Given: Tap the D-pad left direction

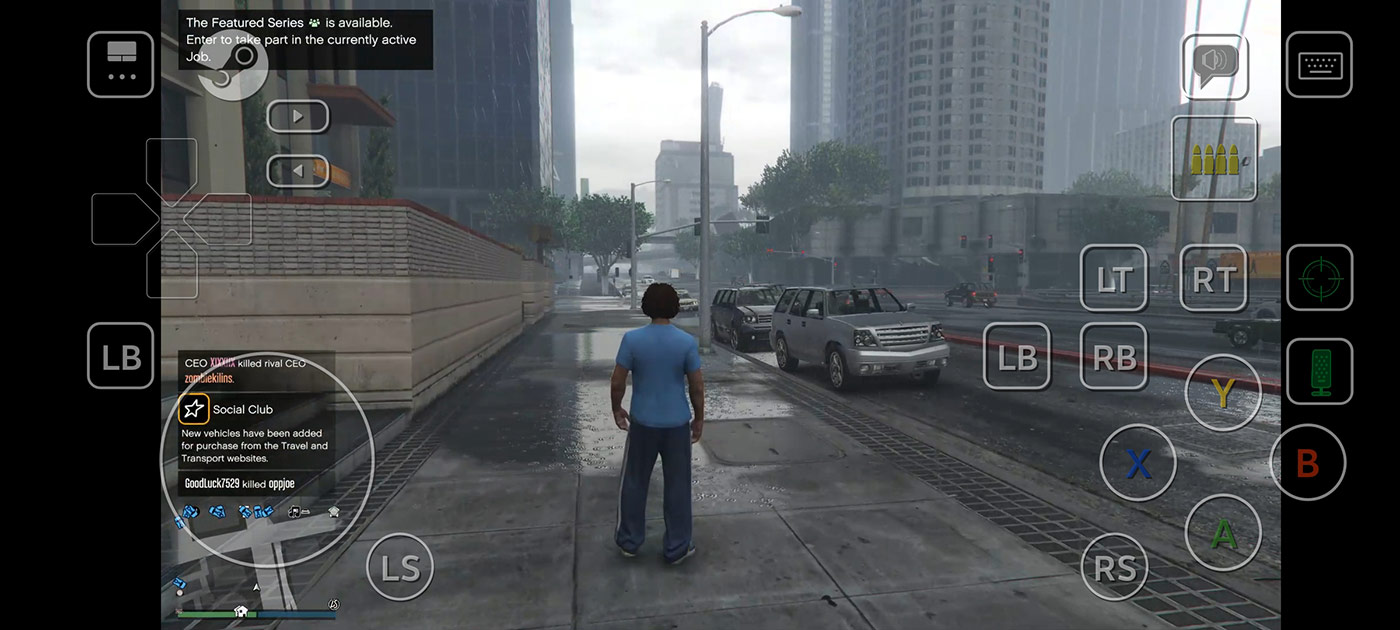Looking at the screenshot, I should pyautogui.click(x=120, y=219).
